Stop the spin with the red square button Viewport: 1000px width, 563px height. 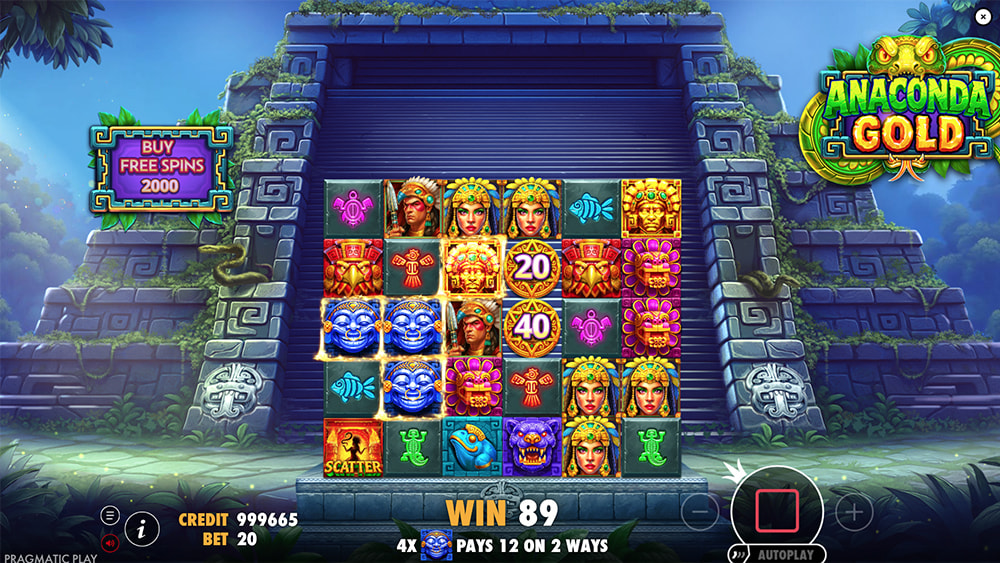click(x=776, y=510)
